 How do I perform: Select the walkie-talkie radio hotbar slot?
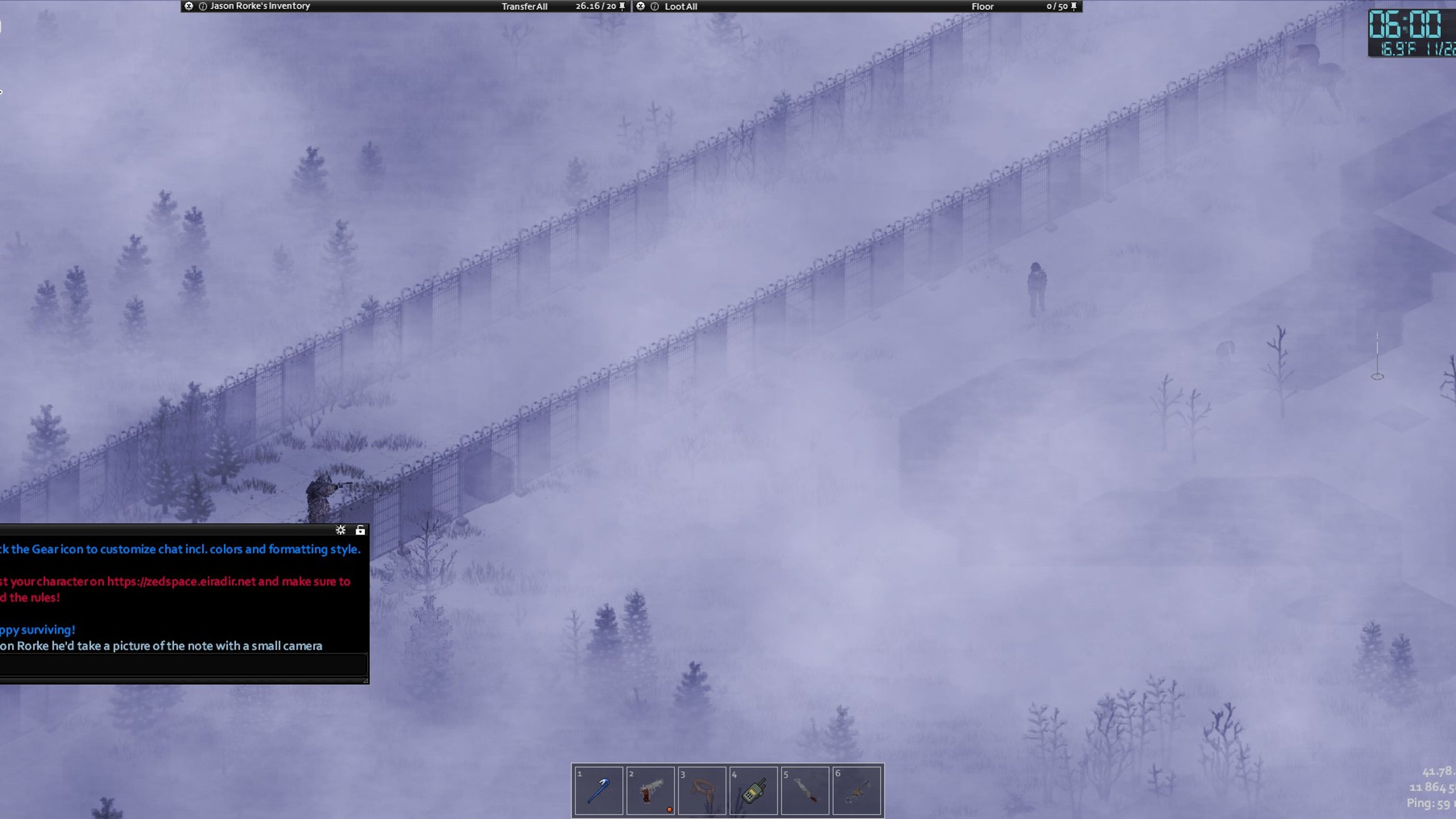[x=754, y=790]
